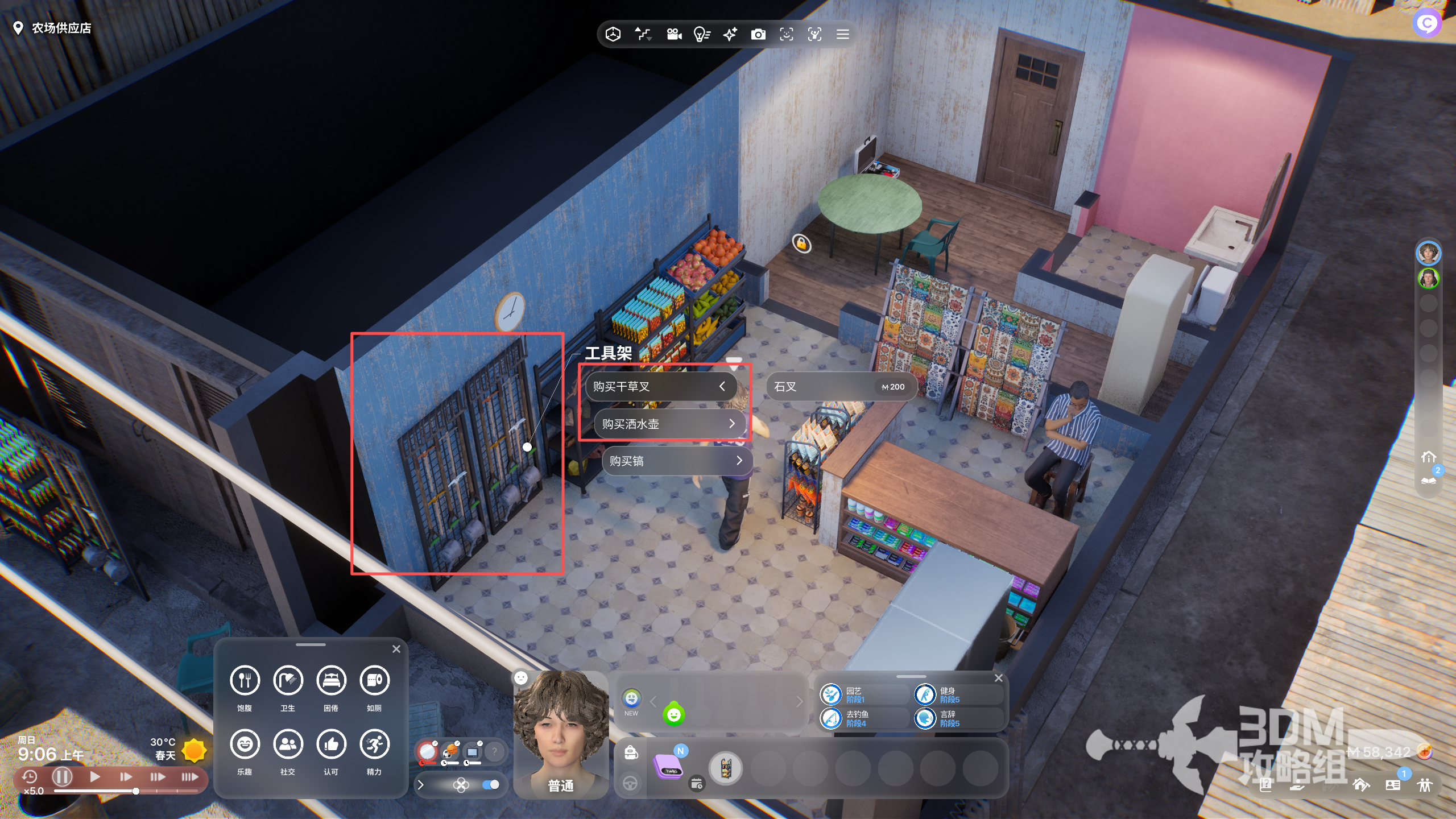Choose the 精力 energy need icon
The width and height of the screenshot is (1456, 819).
point(374,744)
